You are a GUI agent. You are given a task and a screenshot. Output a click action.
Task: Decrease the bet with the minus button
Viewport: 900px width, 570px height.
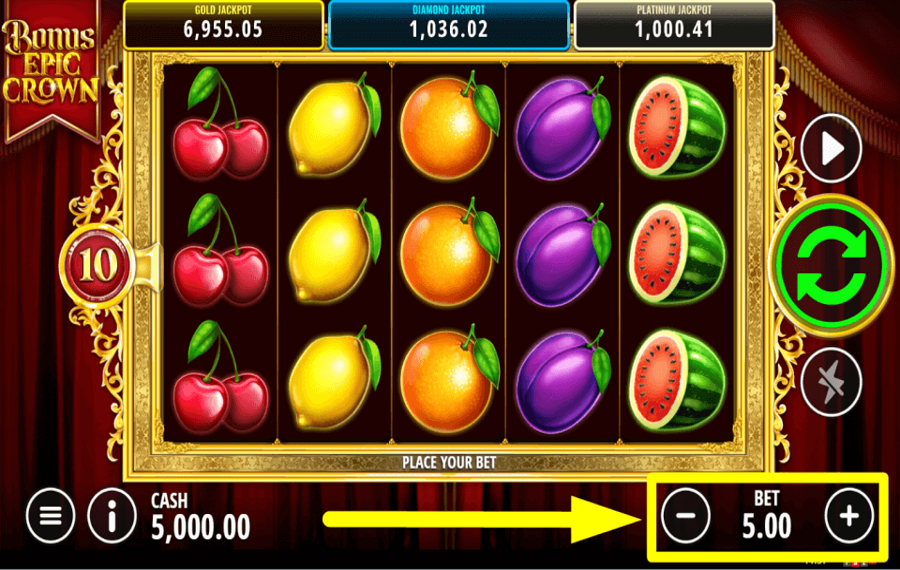pyautogui.click(x=686, y=516)
